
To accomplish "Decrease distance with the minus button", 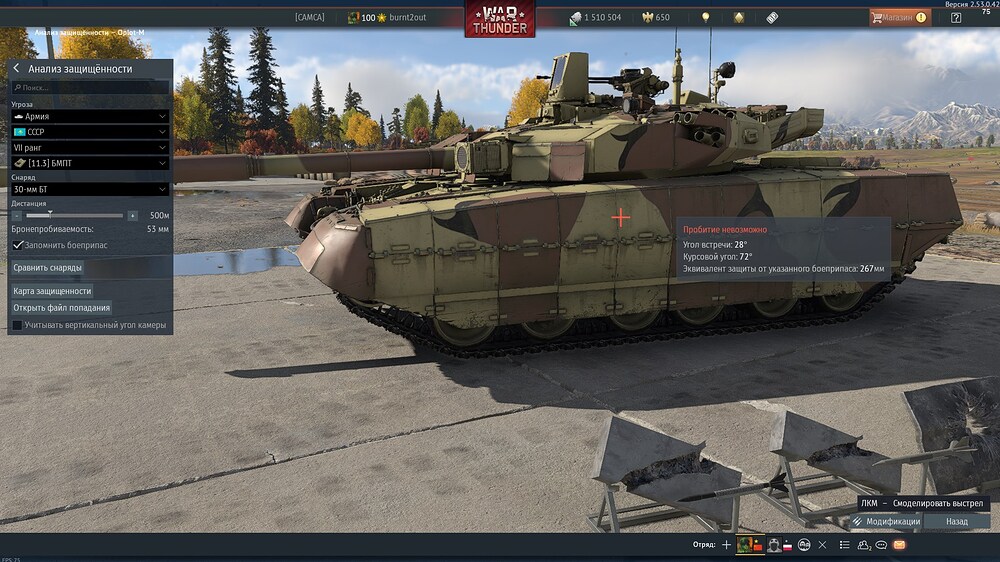I will click(x=17, y=215).
